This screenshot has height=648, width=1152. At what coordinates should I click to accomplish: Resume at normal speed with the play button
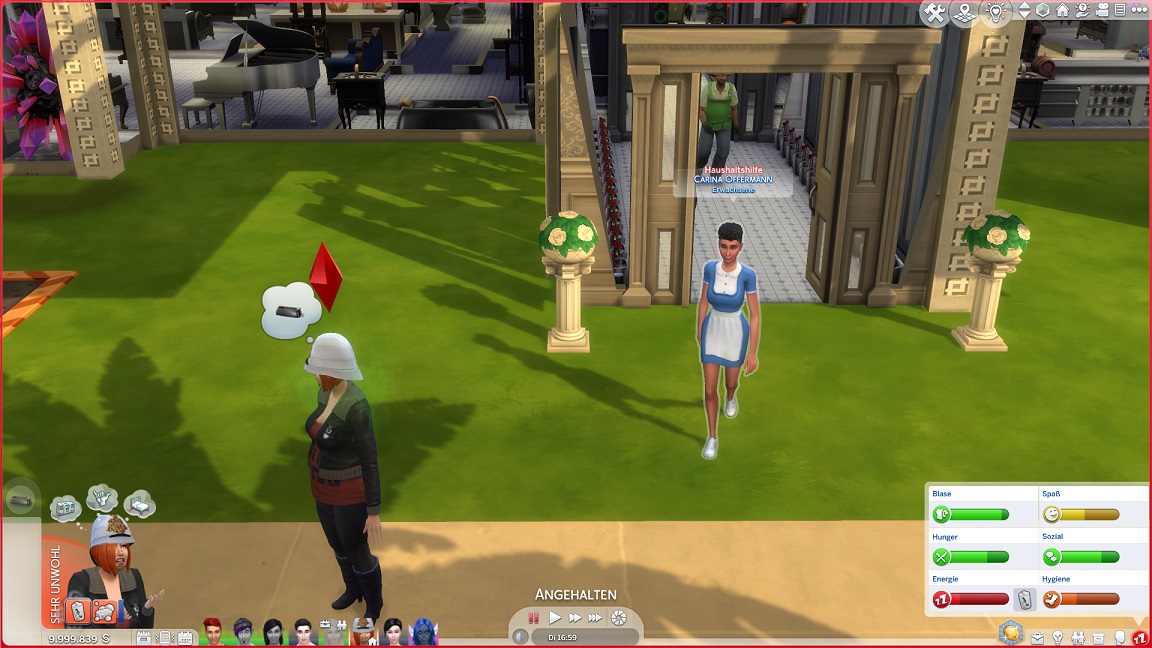click(x=555, y=618)
